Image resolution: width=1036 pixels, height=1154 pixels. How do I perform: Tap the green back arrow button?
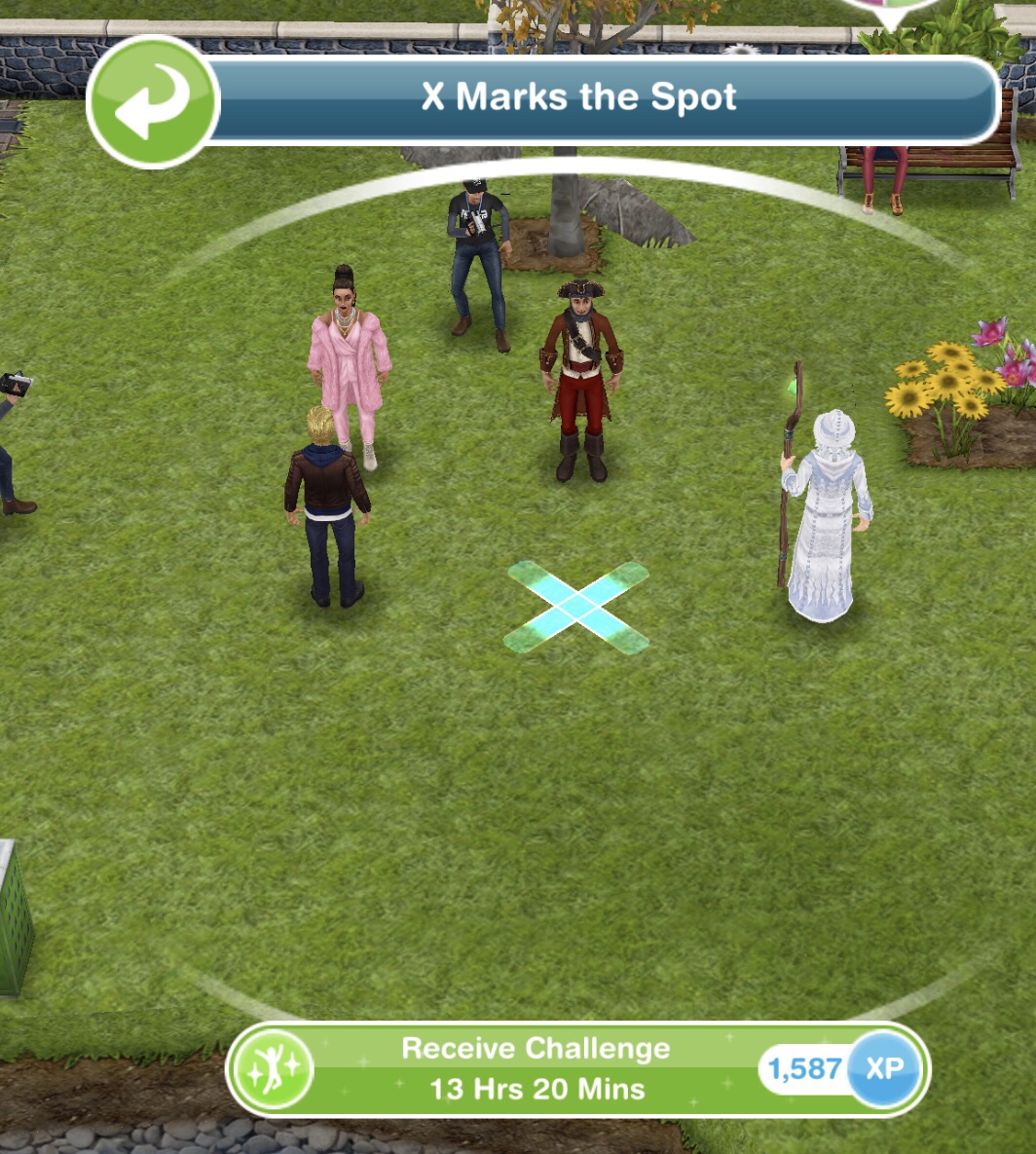[x=153, y=101]
